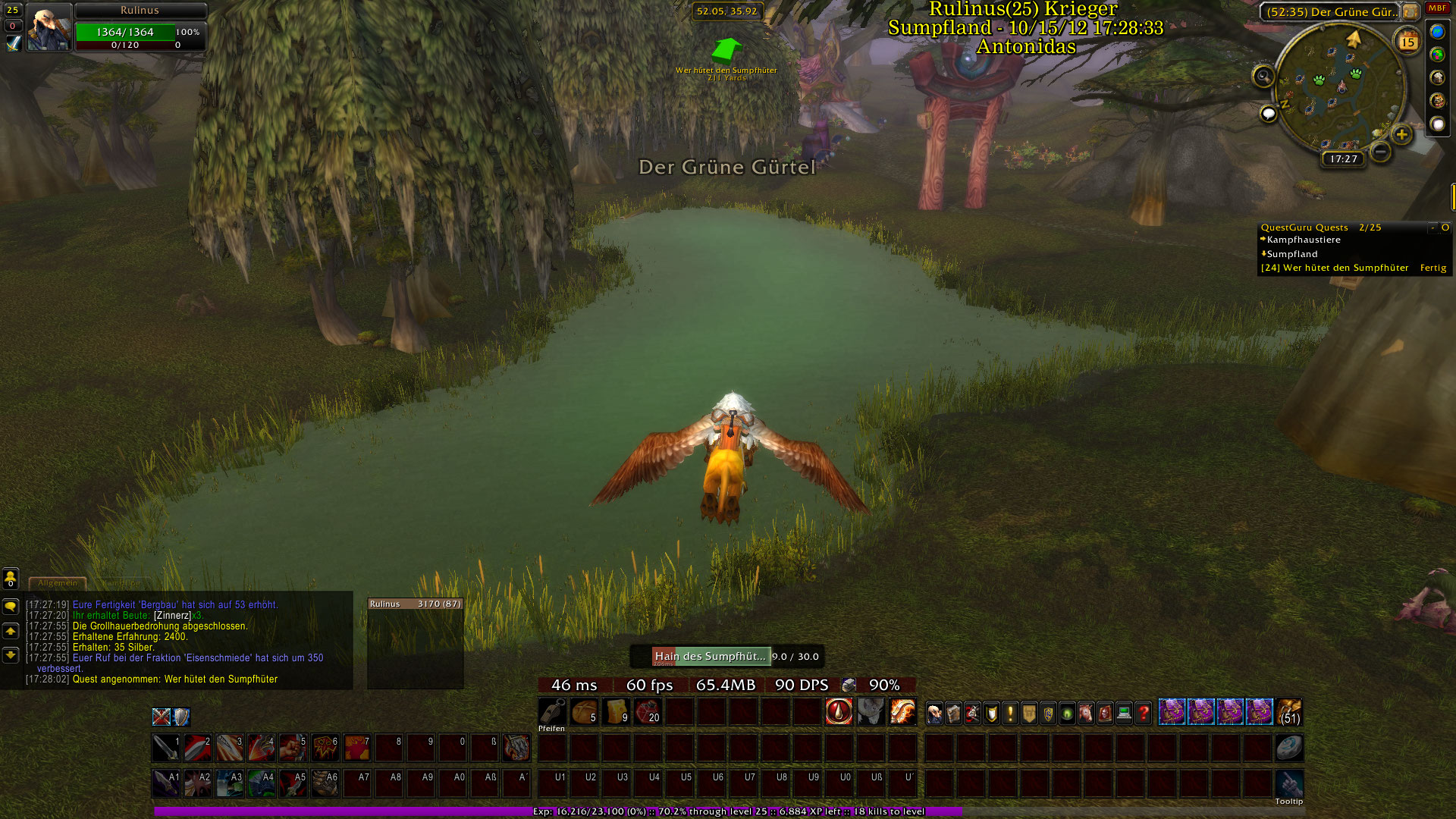Image resolution: width=1456 pixels, height=819 pixels.
Task: Use the Pfeifen whistle item
Action: click(551, 712)
